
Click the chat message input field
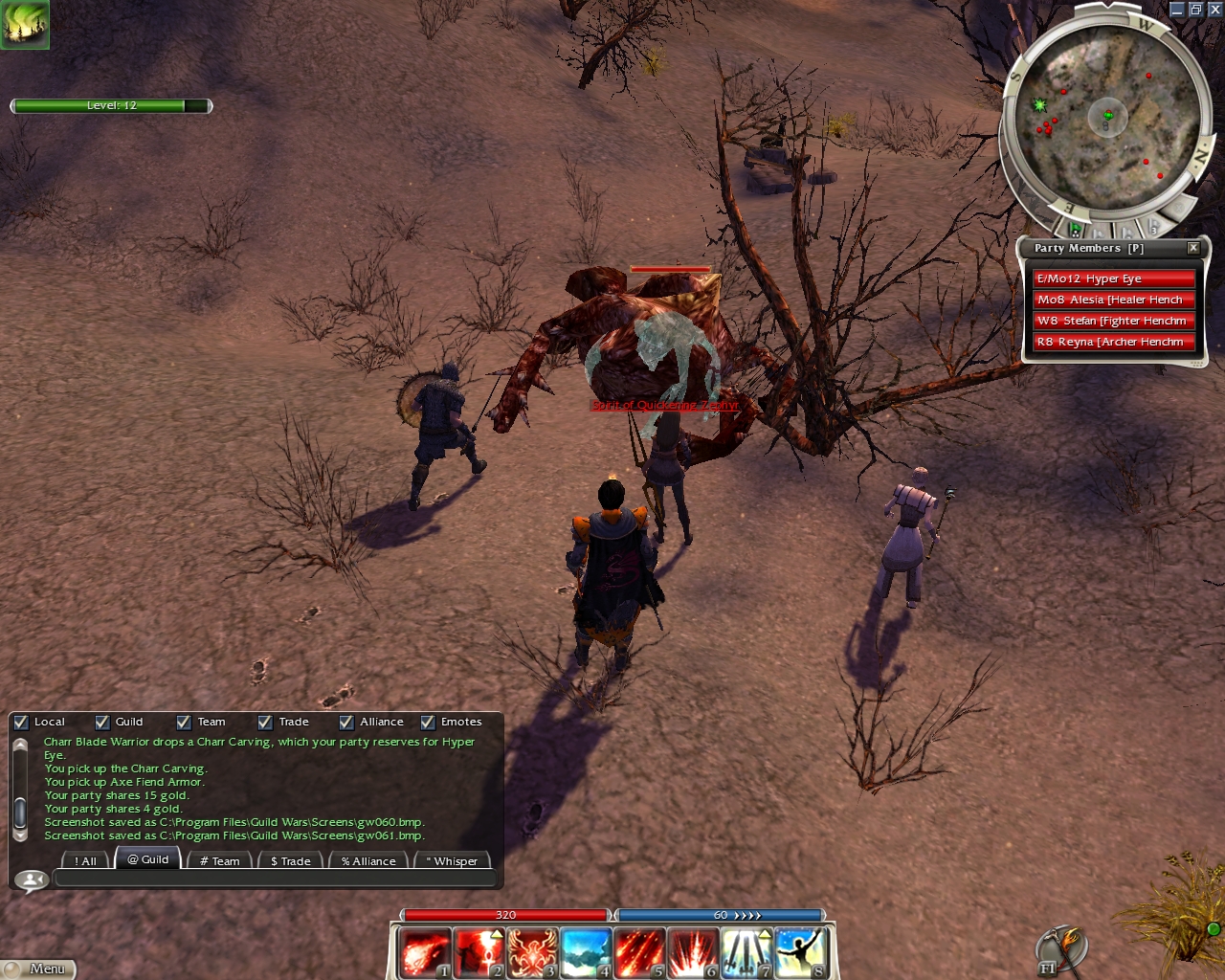[275, 879]
